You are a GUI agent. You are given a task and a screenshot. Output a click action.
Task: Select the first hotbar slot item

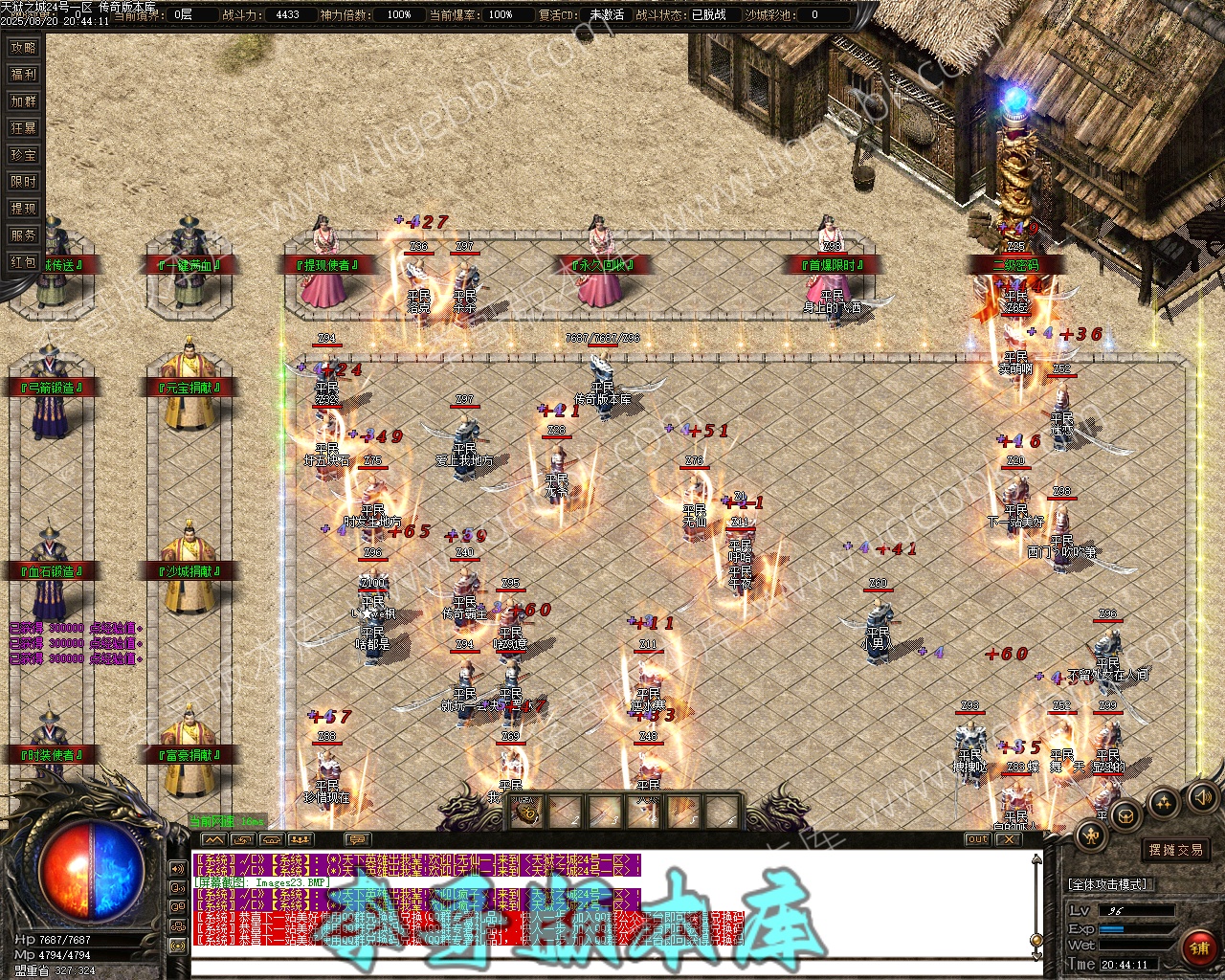pos(526,813)
